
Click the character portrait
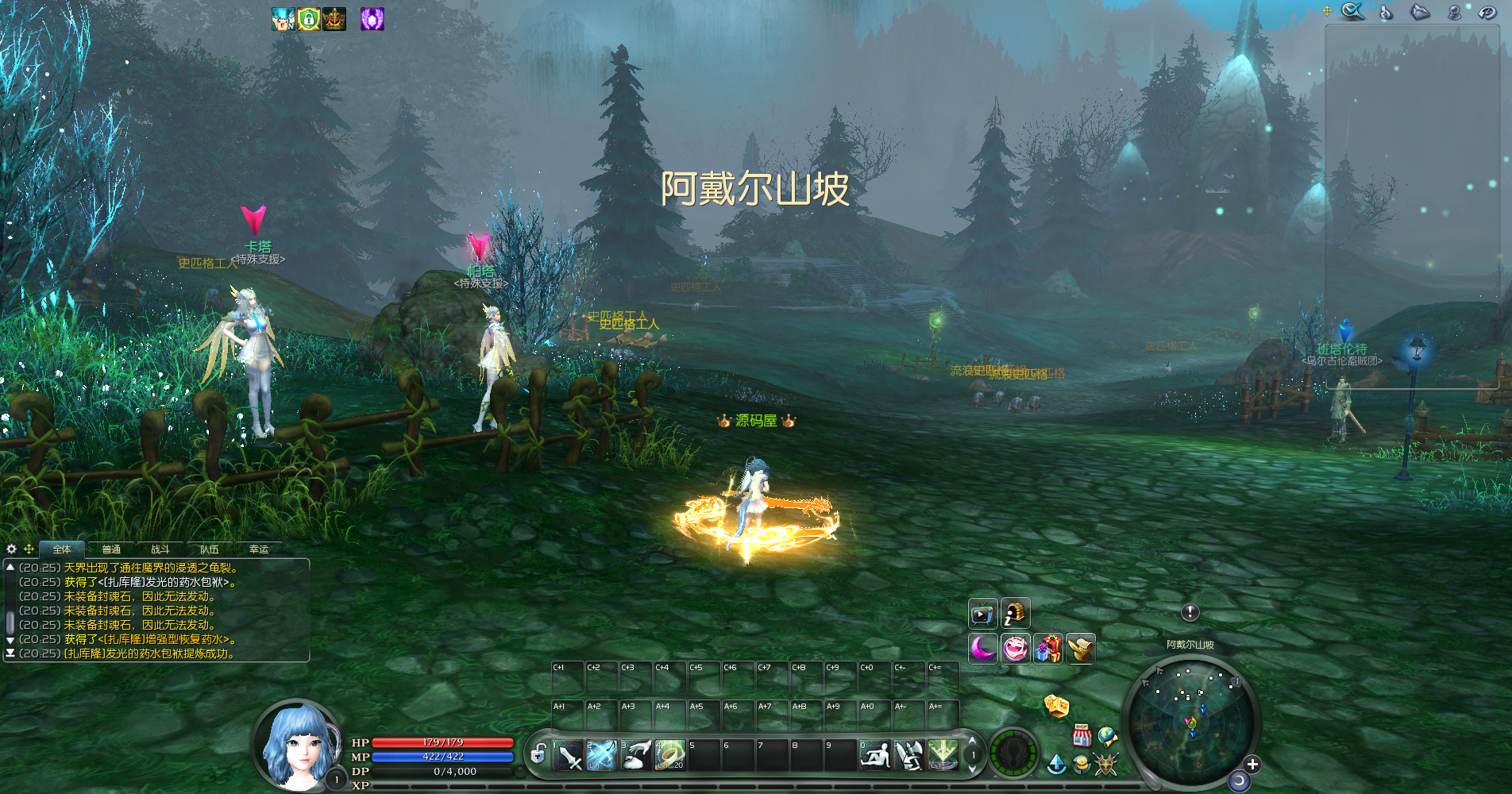[296, 746]
